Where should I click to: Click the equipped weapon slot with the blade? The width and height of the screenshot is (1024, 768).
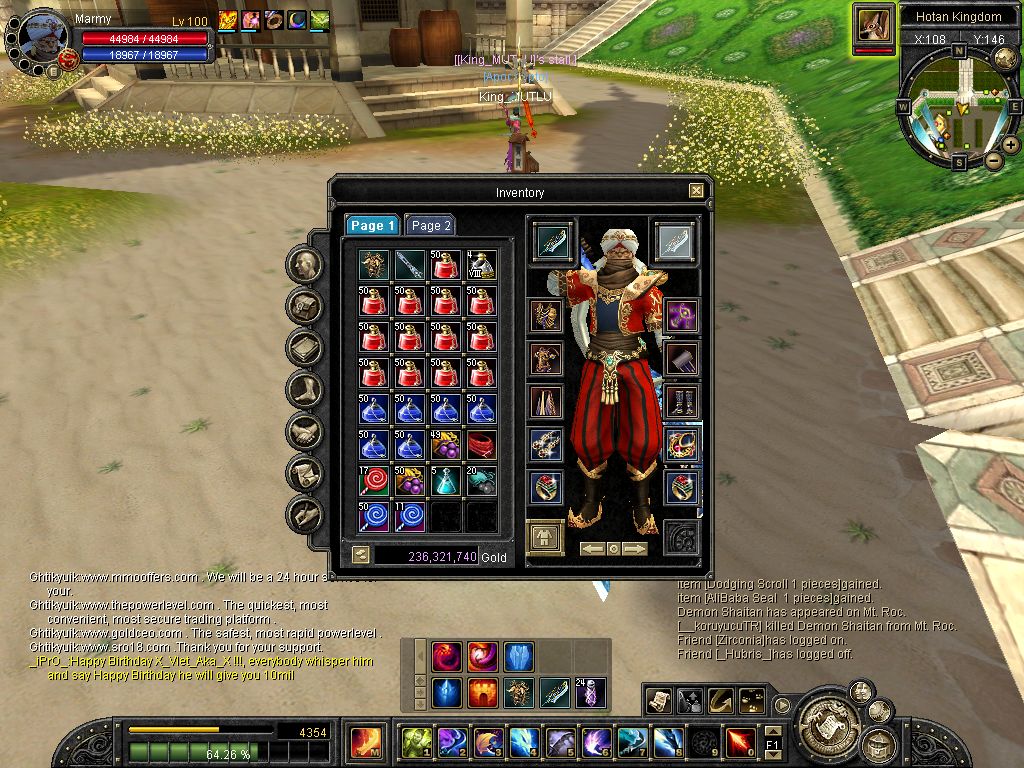click(553, 241)
